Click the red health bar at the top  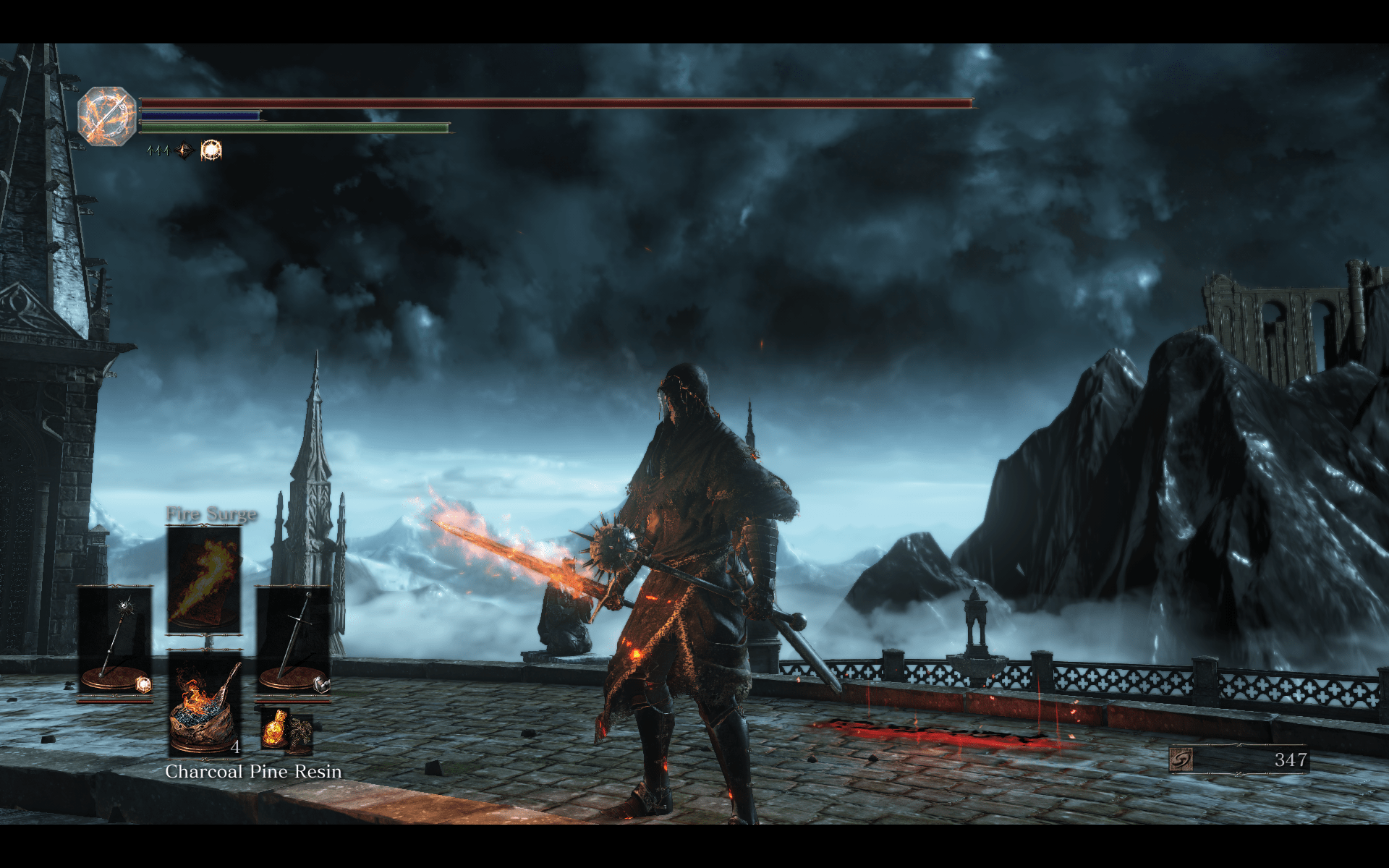[x=506, y=103]
